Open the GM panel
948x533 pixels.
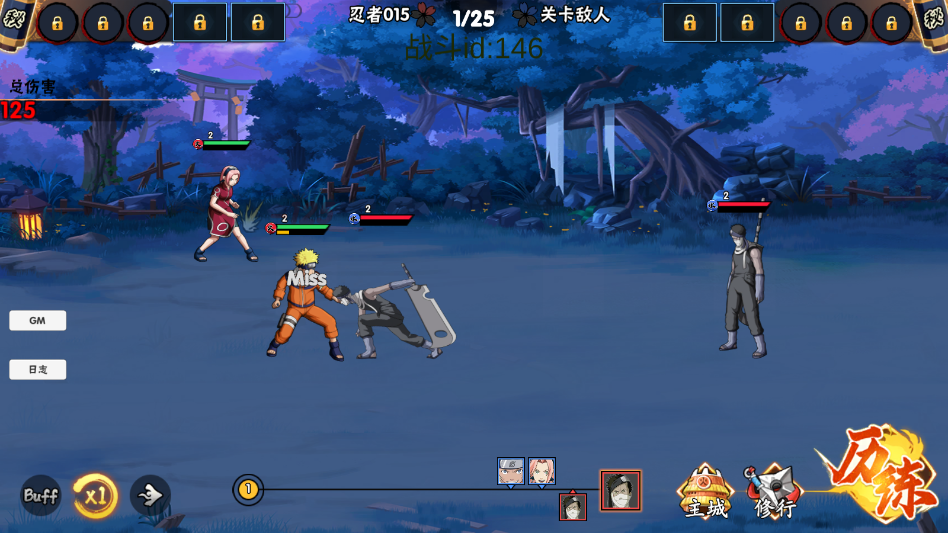click(x=38, y=321)
